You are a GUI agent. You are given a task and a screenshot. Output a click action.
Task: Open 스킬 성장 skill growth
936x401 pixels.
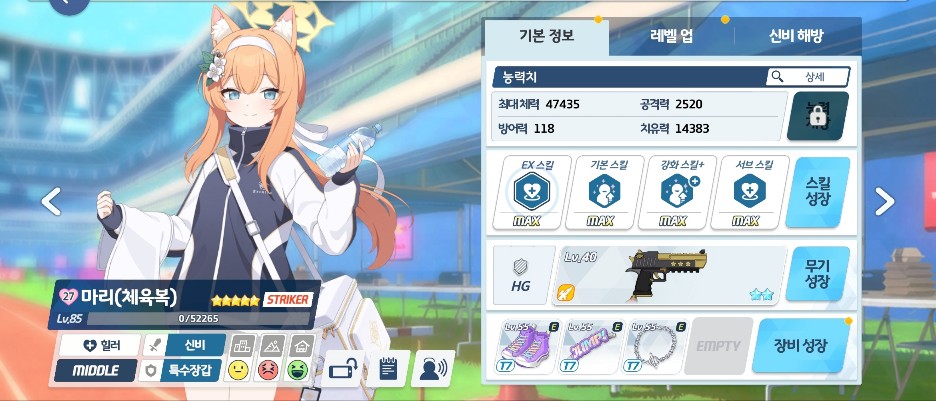[817, 191]
